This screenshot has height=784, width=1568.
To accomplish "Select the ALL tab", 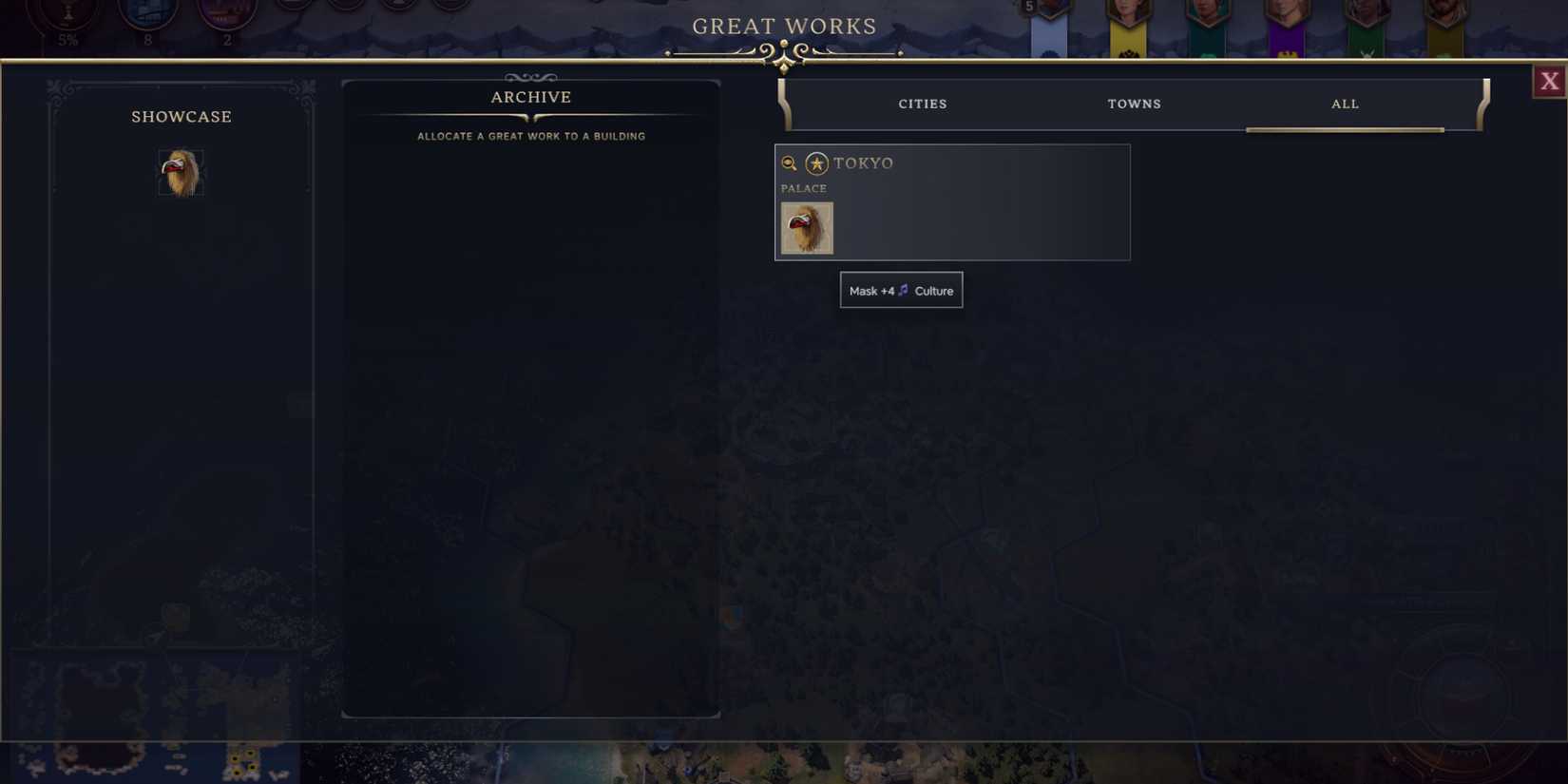I will click(1345, 104).
